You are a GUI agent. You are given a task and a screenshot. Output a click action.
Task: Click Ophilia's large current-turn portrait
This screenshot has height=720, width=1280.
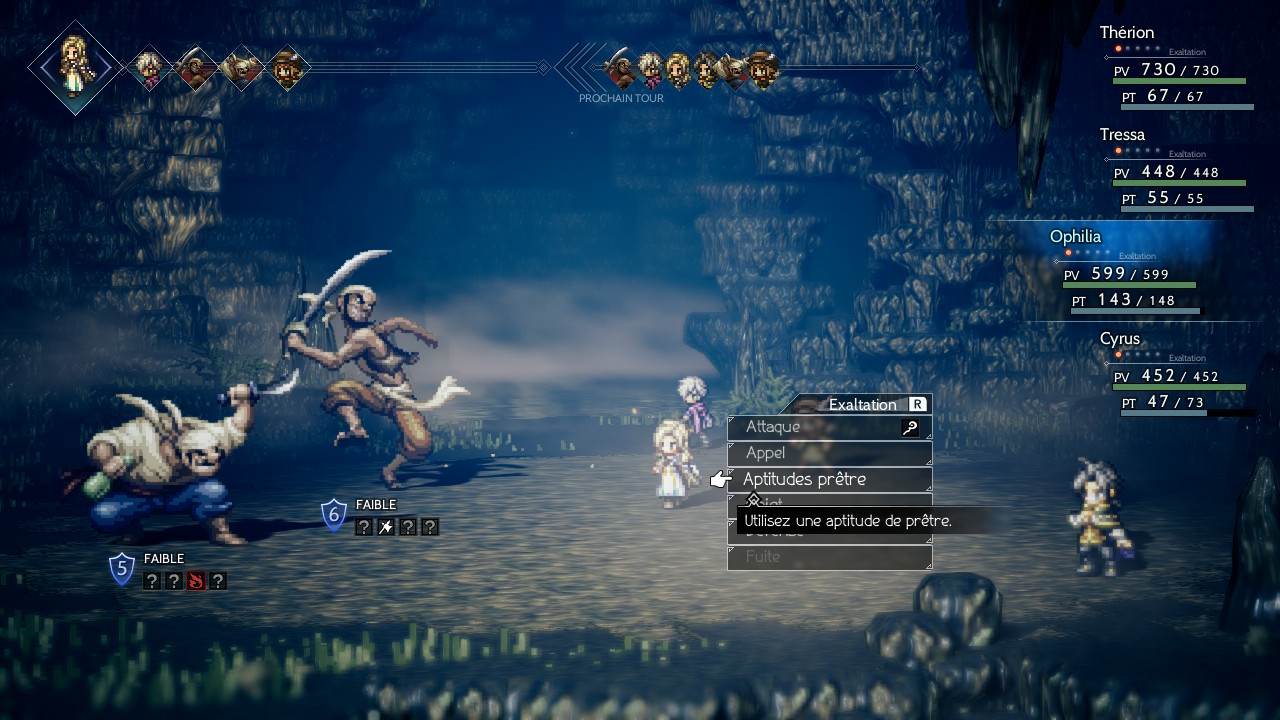click(75, 67)
